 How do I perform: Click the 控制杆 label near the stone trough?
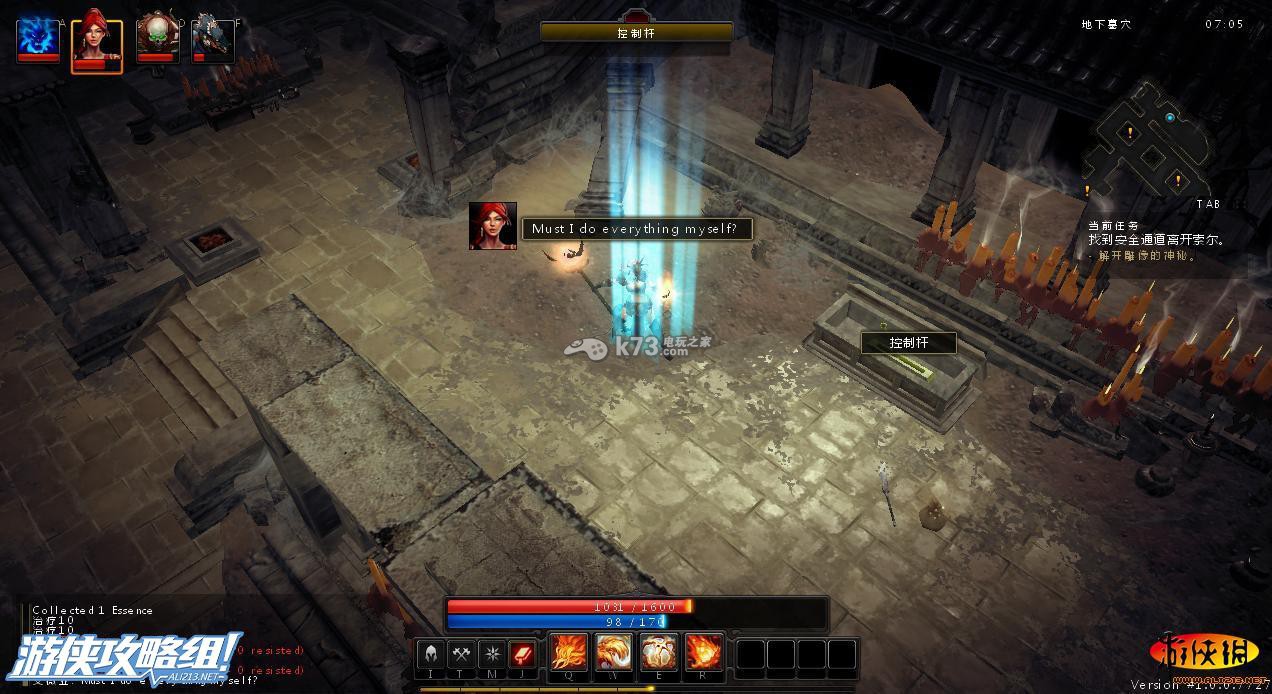[909, 343]
